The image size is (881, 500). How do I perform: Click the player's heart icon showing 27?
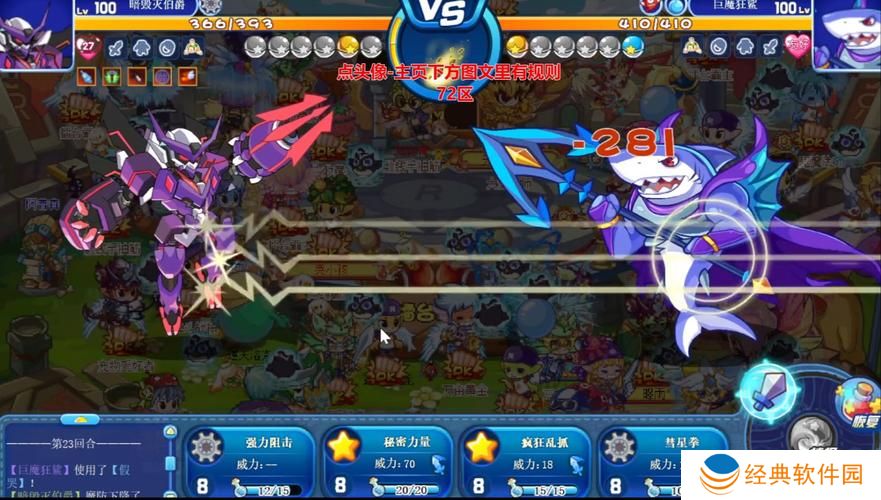click(89, 46)
